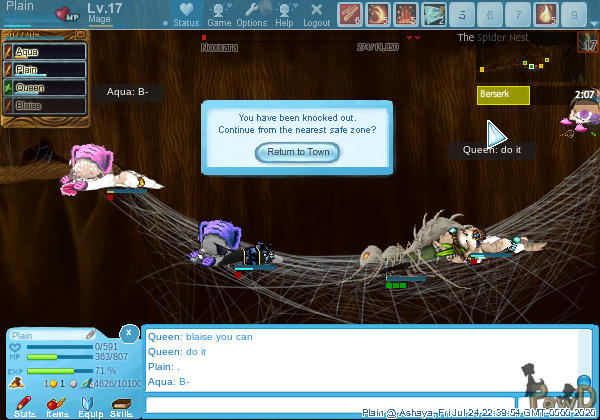Click the Return to Town button

tap(298, 152)
